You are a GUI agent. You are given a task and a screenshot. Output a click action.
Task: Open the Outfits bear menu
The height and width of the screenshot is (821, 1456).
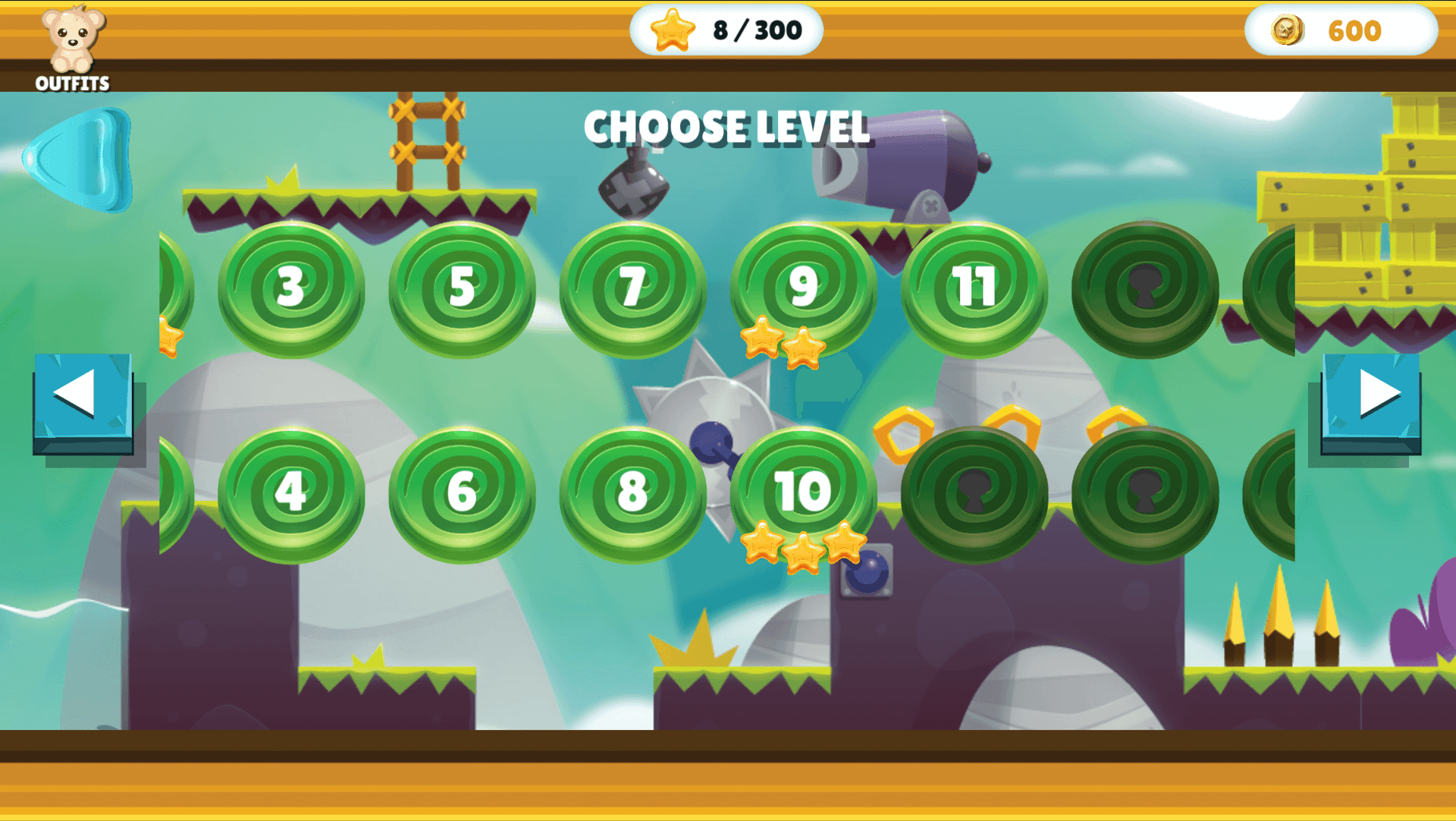pyautogui.click(x=72, y=47)
